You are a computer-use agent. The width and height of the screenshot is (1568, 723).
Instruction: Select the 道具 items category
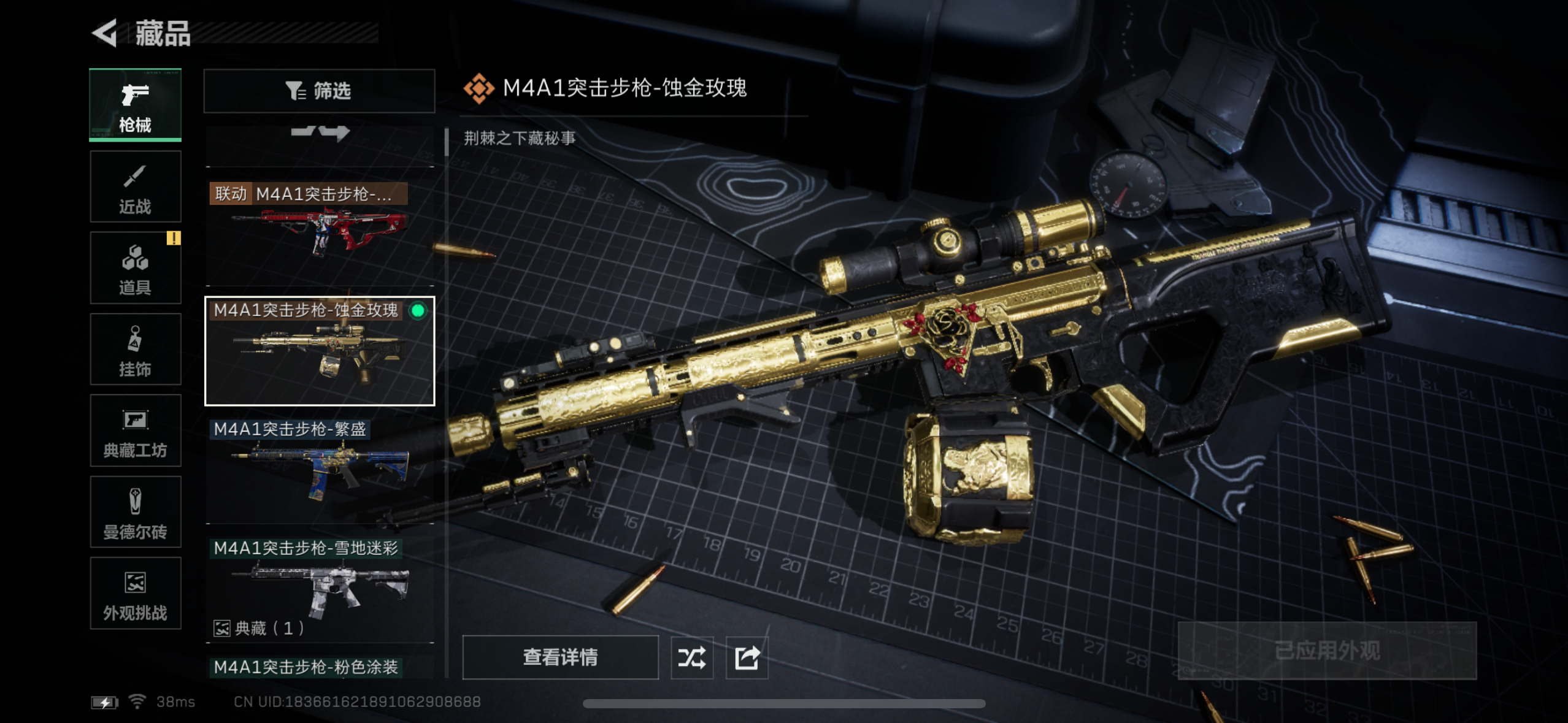(135, 268)
